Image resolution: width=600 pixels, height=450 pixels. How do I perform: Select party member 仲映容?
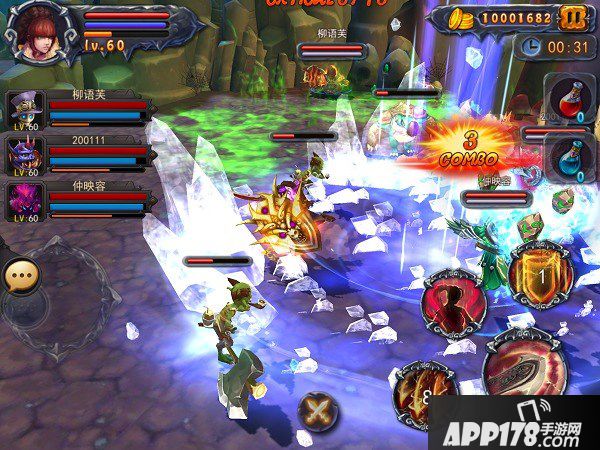tap(24, 200)
